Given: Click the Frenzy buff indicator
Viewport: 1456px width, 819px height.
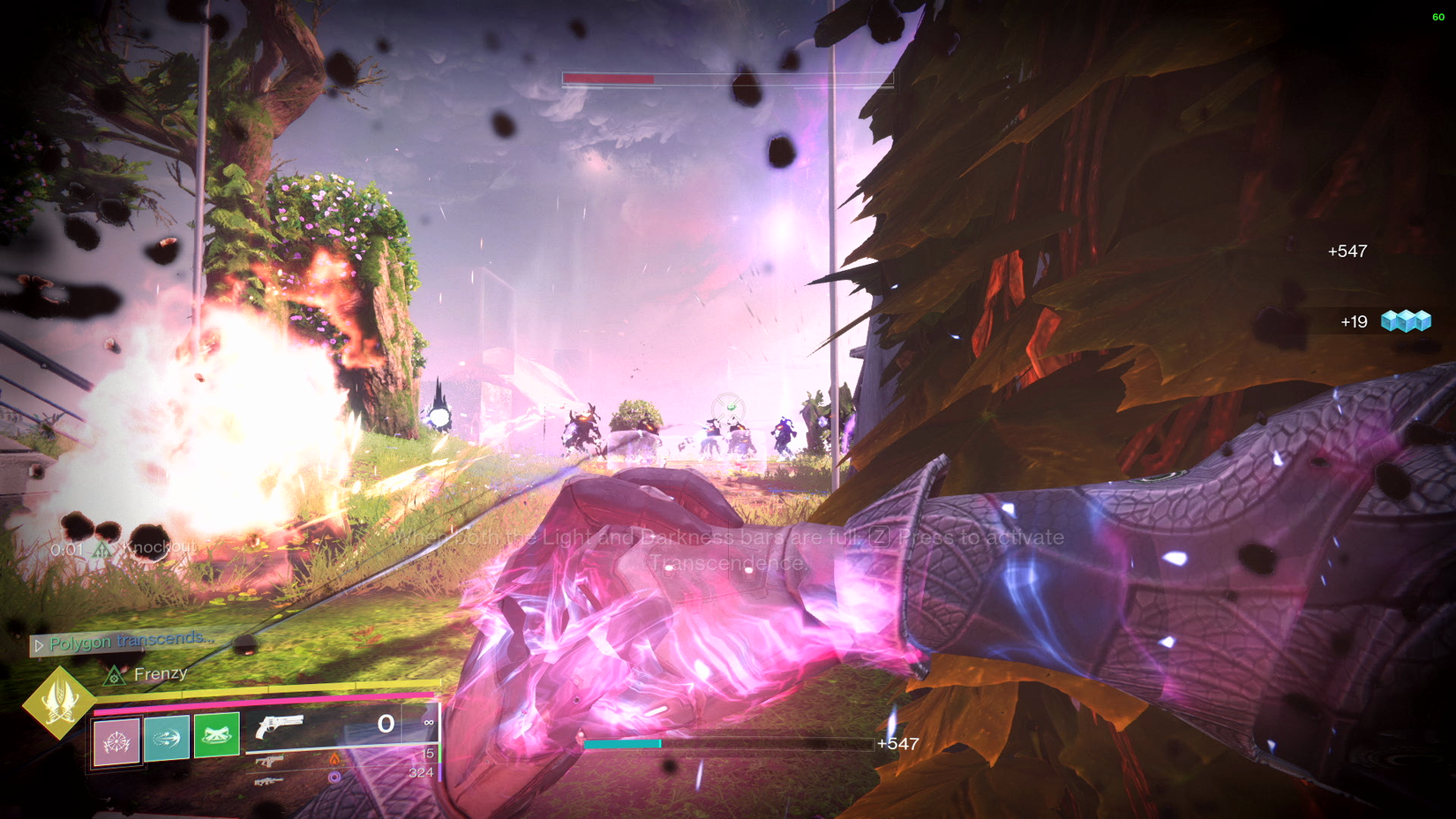Looking at the screenshot, I should tap(146, 674).
